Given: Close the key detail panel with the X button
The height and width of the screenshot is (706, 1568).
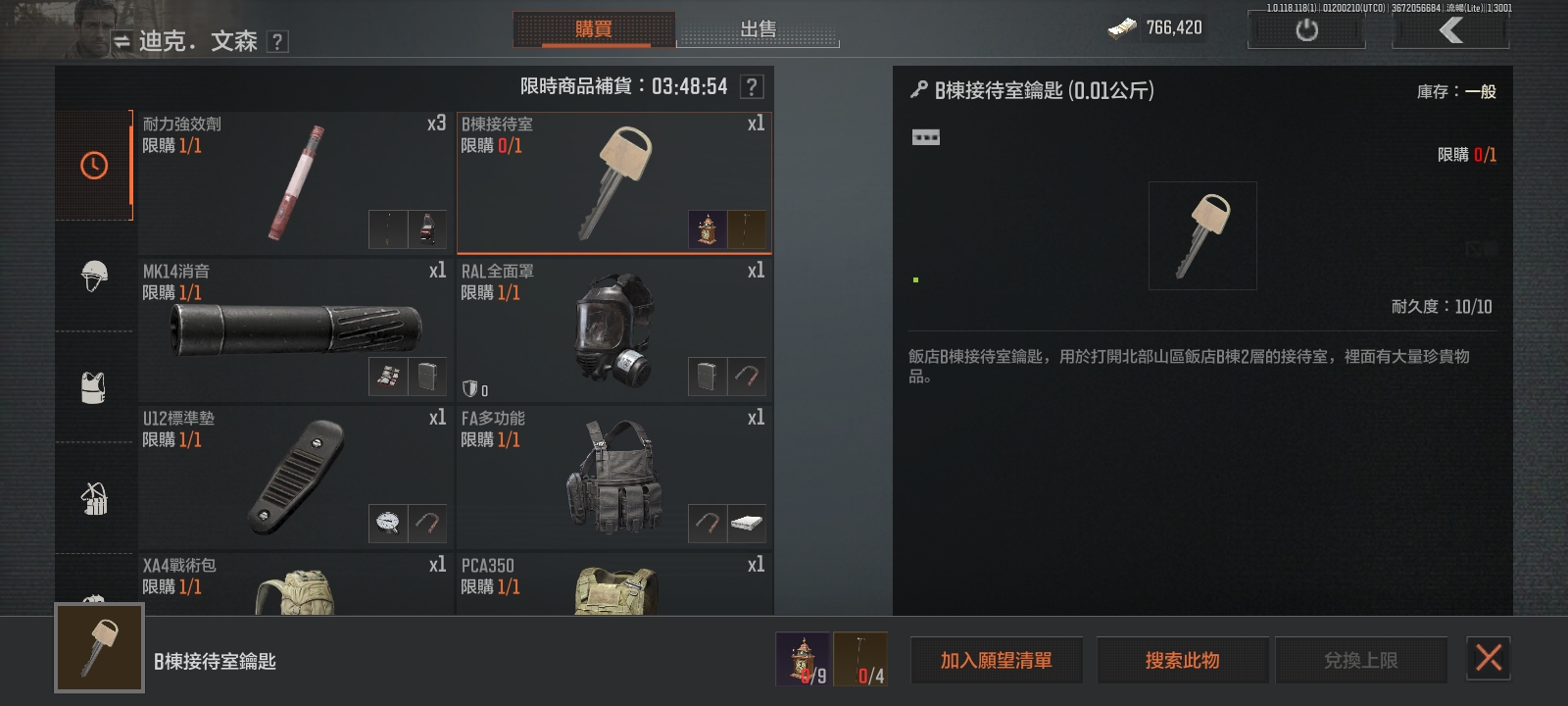Looking at the screenshot, I should (1489, 660).
